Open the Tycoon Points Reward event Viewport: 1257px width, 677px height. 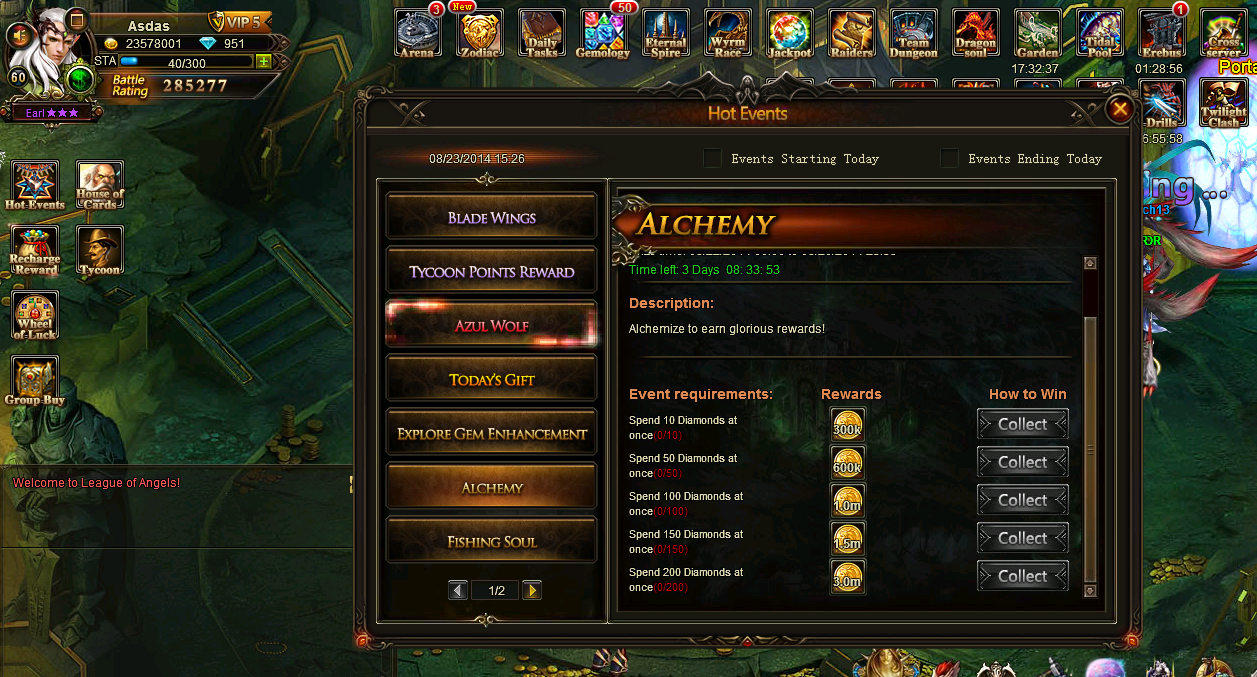point(492,271)
